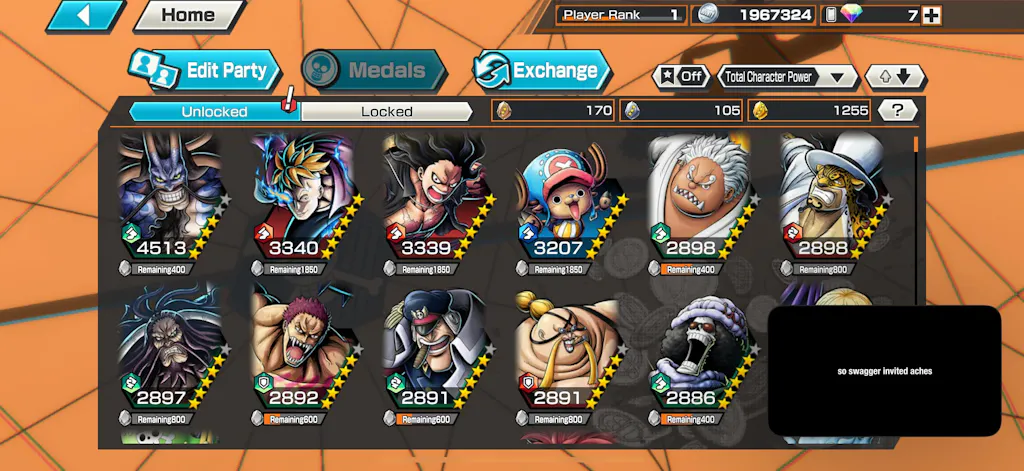Go back with the arrow button
This screenshot has width=1024, height=471.
click(x=84, y=15)
